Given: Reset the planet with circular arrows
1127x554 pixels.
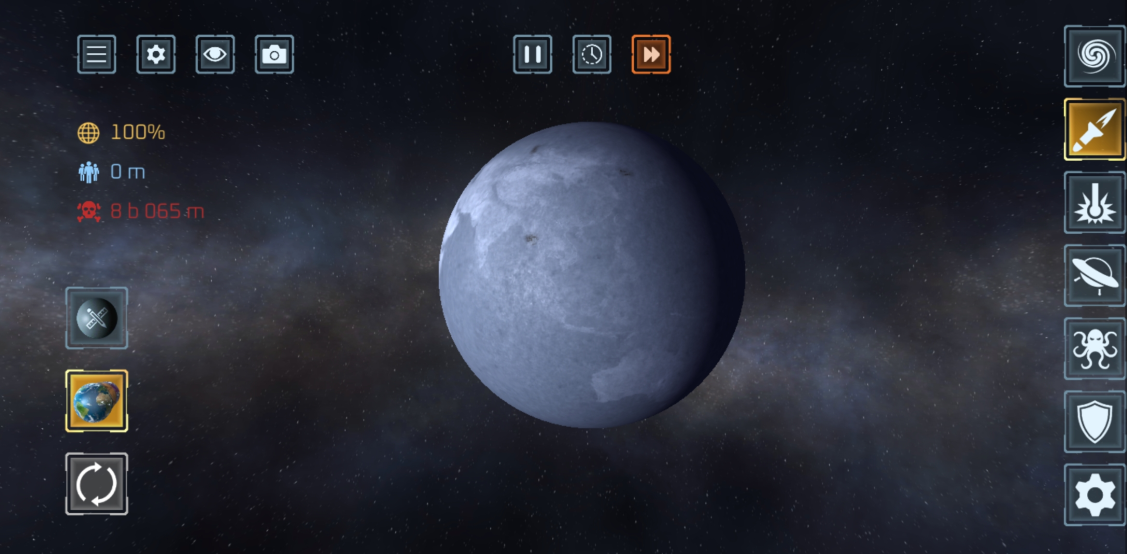Looking at the screenshot, I should point(97,484).
